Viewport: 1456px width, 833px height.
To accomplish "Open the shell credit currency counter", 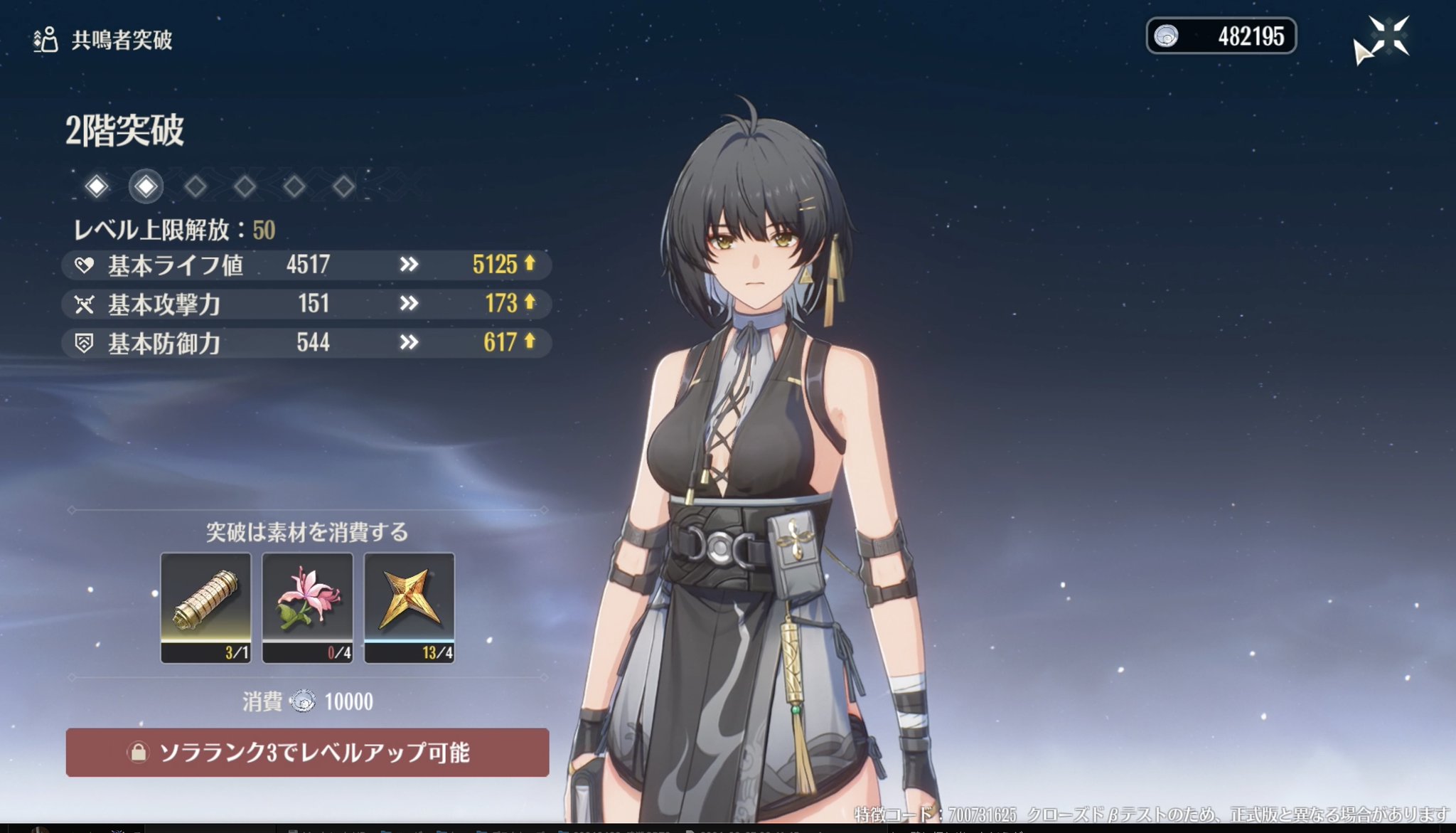I will (1221, 36).
